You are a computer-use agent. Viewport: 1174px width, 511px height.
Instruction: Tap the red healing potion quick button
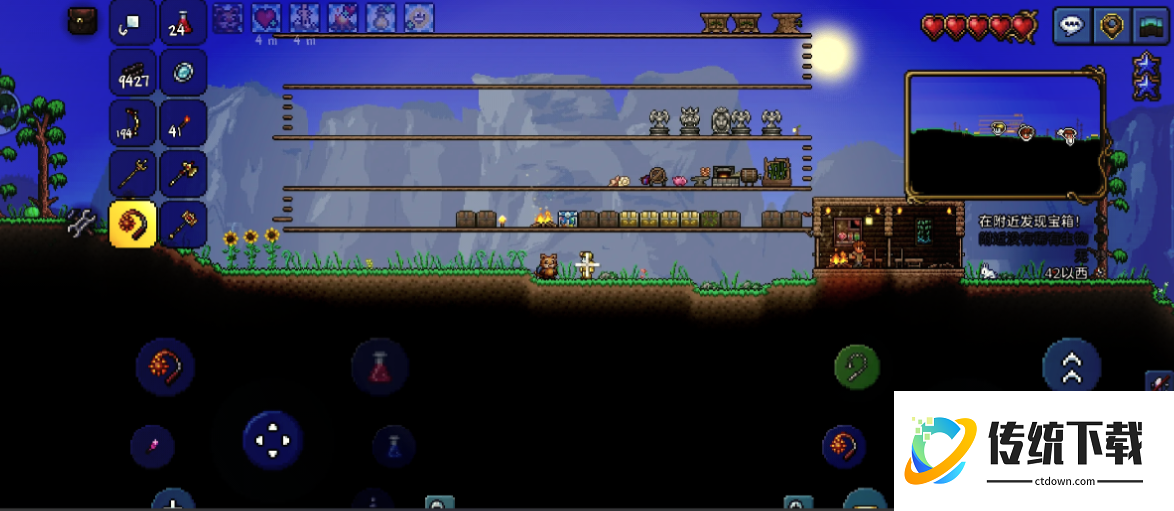380,367
